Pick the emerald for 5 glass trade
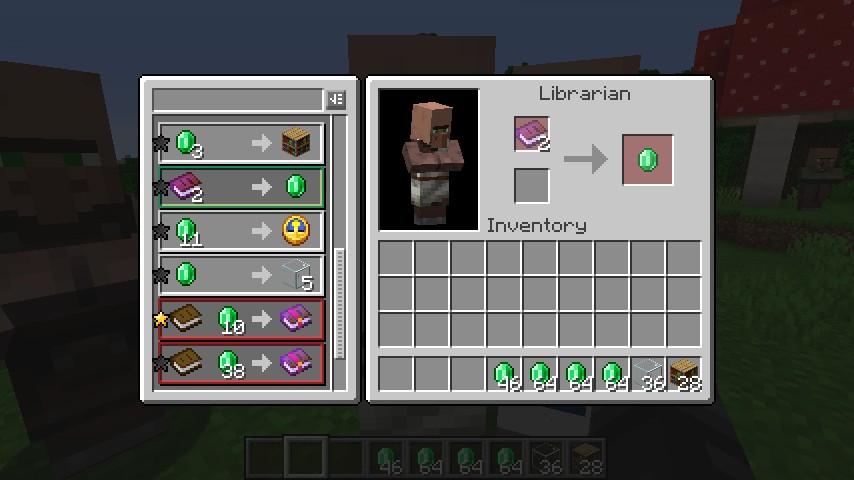The width and height of the screenshot is (854, 480). [241, 275]
